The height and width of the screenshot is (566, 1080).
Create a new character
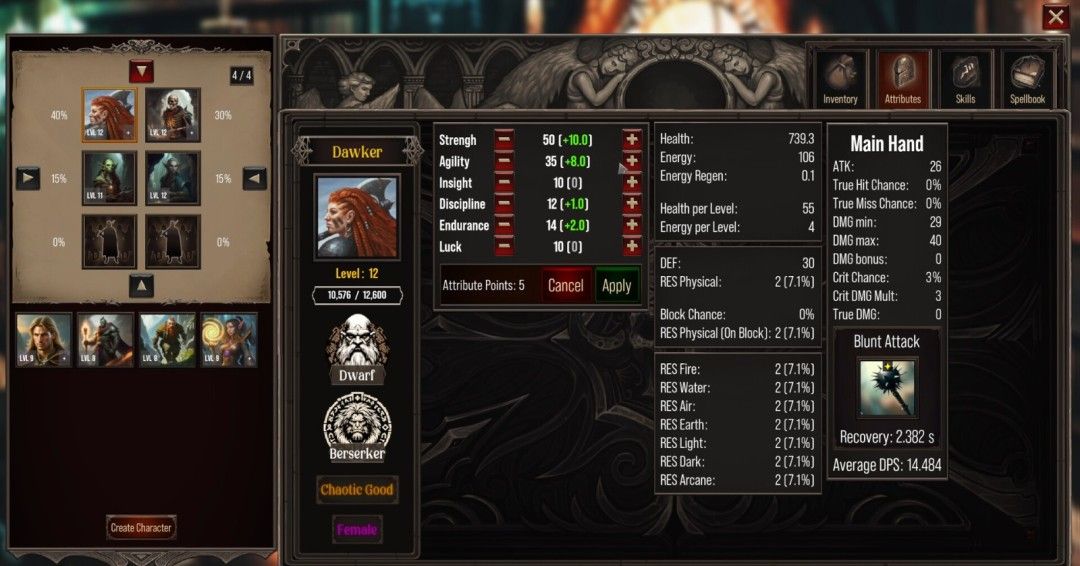141,527
